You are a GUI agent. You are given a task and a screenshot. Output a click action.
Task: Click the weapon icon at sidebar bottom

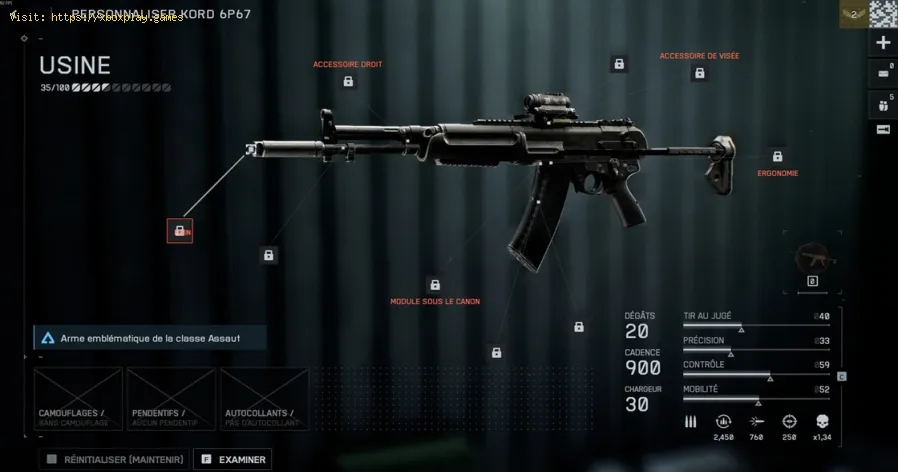tap(883, 130)
